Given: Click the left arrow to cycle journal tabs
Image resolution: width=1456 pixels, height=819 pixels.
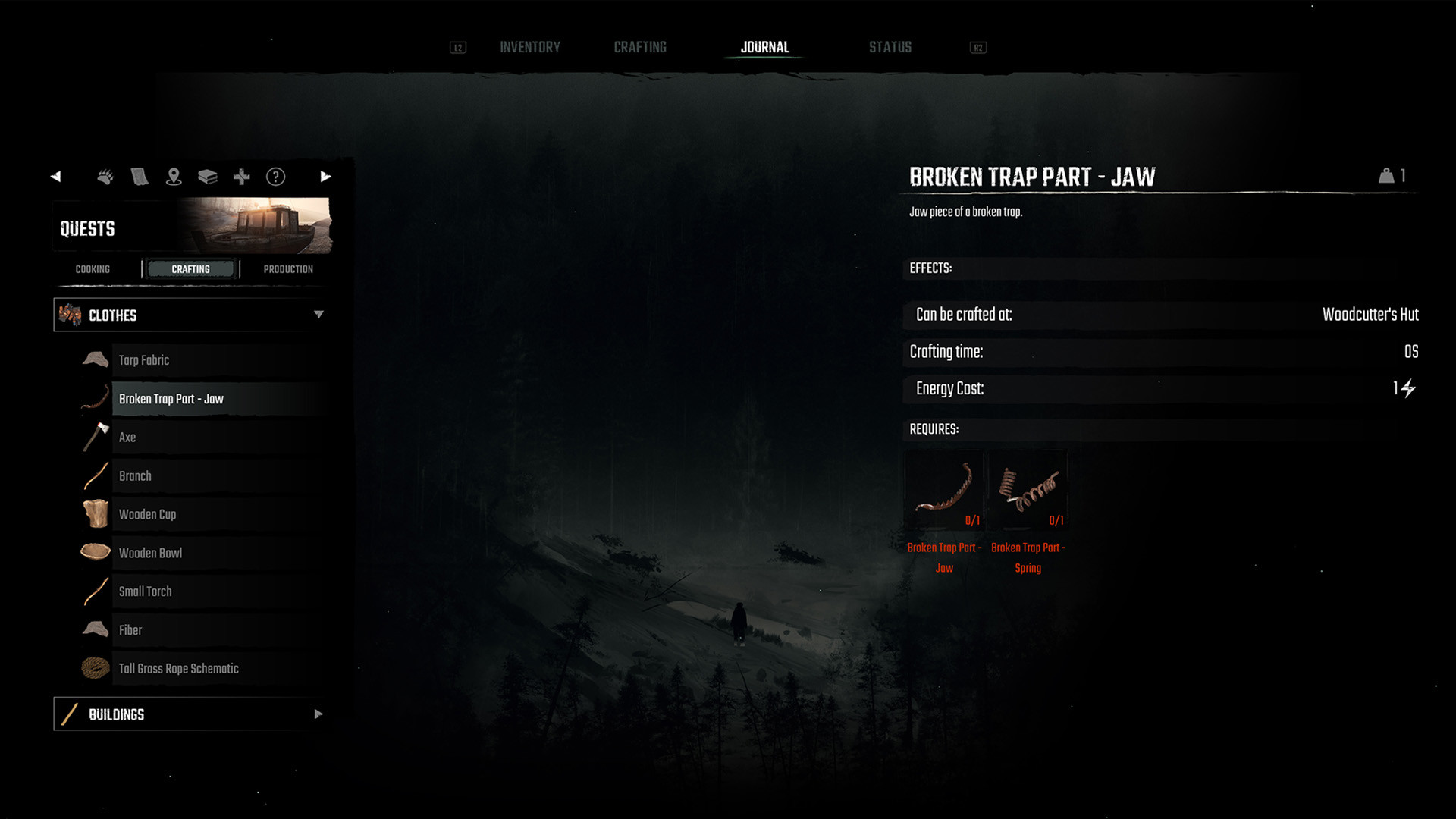Looking at the screenshot, I should tap(55, 176).
